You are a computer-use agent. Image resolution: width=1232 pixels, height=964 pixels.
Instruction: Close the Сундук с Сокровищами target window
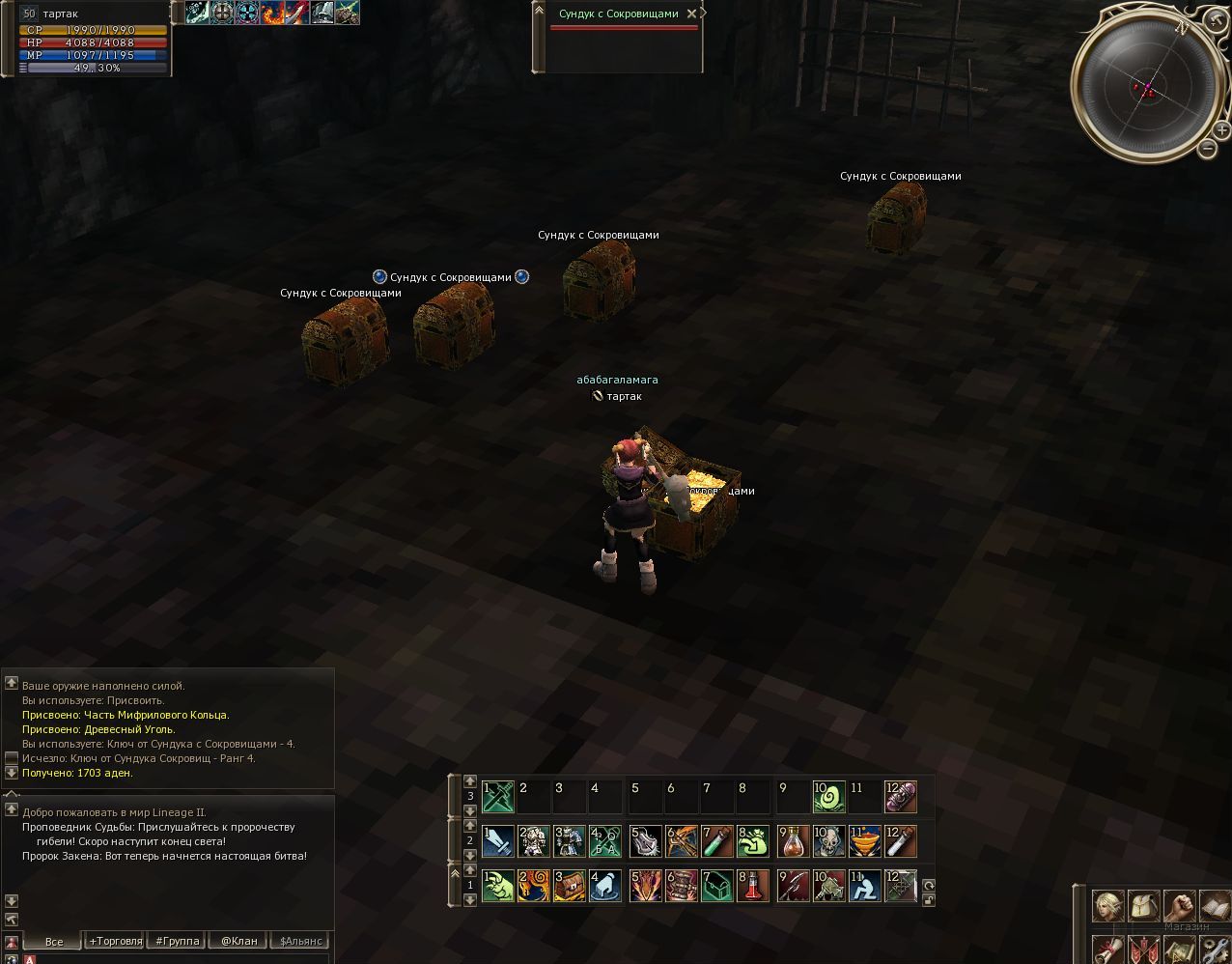click(x=690, y=14)
